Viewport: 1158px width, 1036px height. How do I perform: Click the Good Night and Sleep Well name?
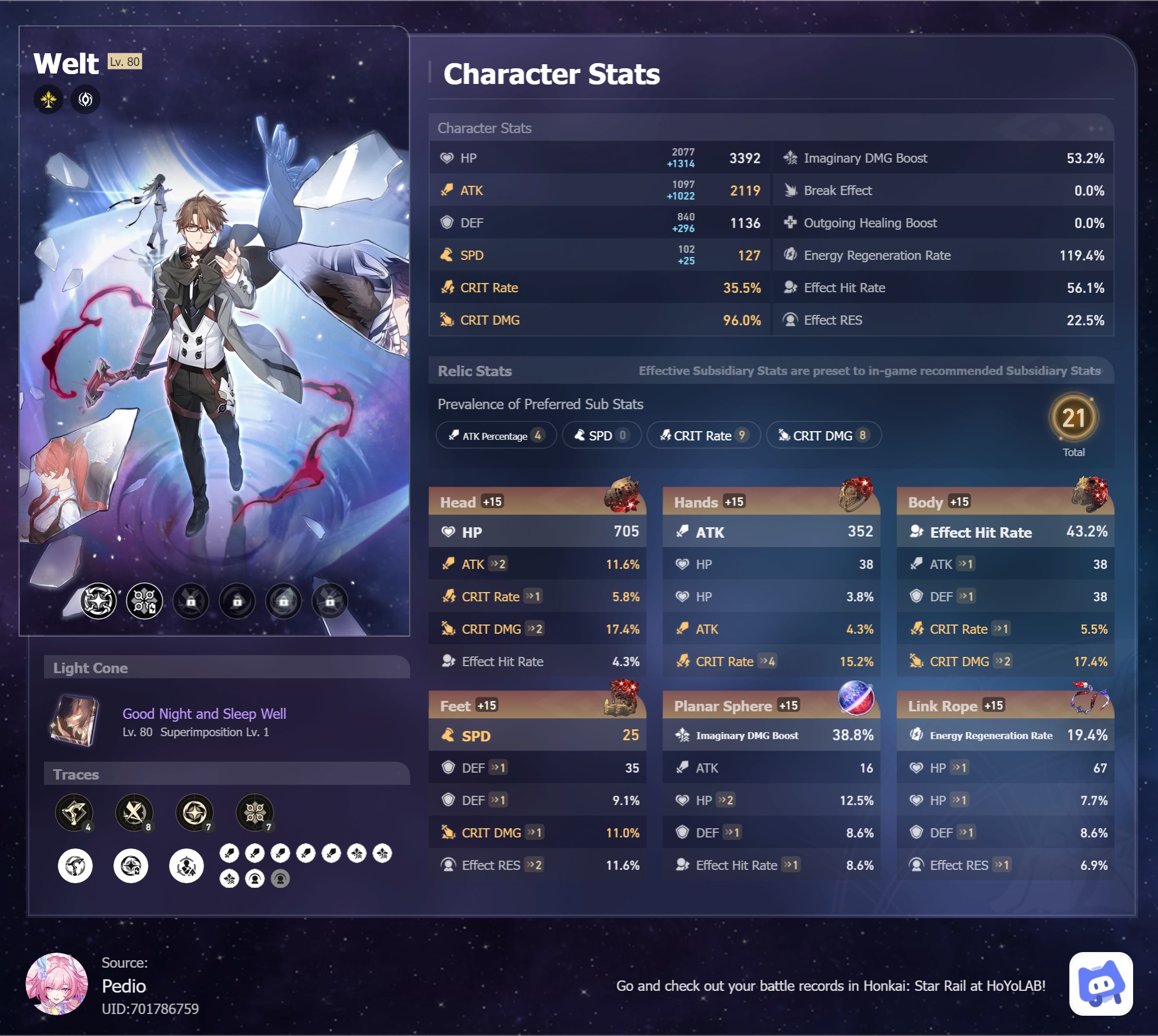[204, 714]
